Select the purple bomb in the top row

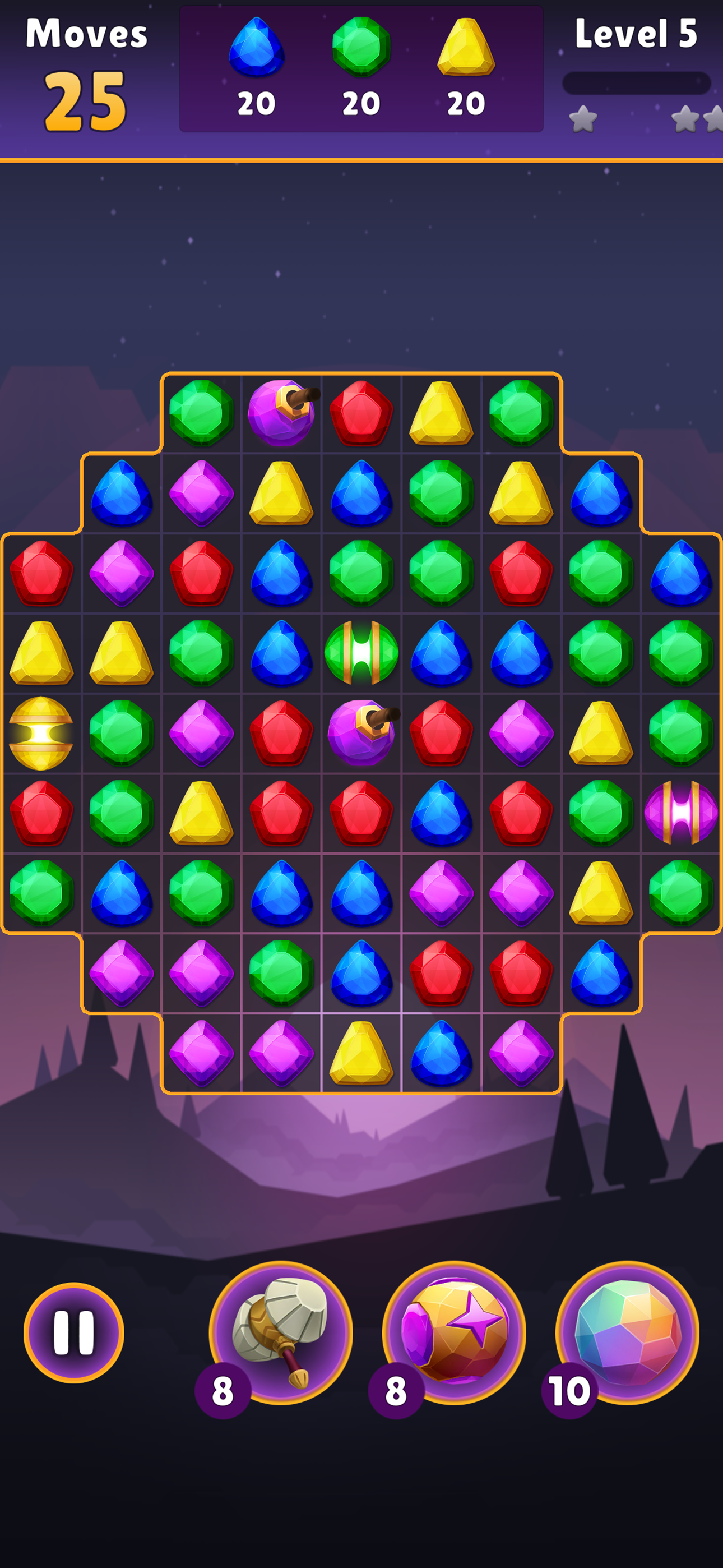click(x=281, y=414)
